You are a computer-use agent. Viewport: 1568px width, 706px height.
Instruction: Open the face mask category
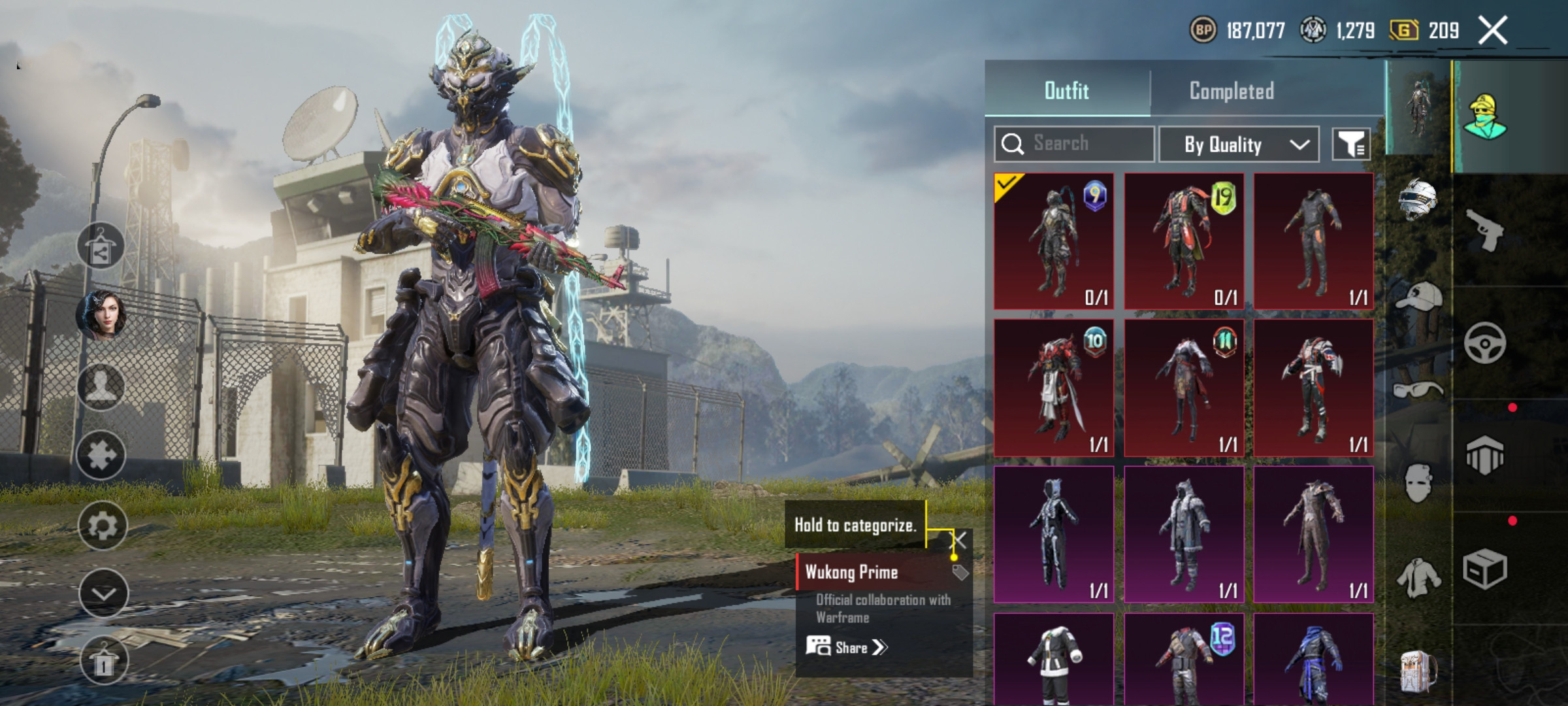1418,484
